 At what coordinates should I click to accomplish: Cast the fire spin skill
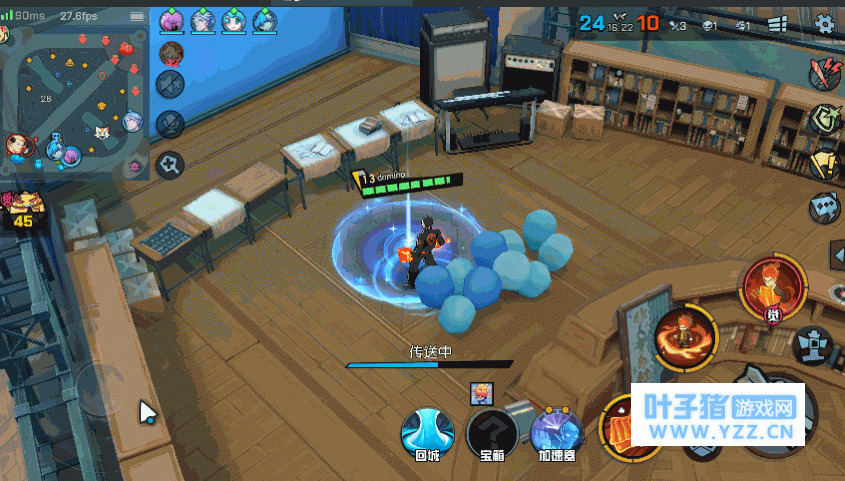[686, 337]
